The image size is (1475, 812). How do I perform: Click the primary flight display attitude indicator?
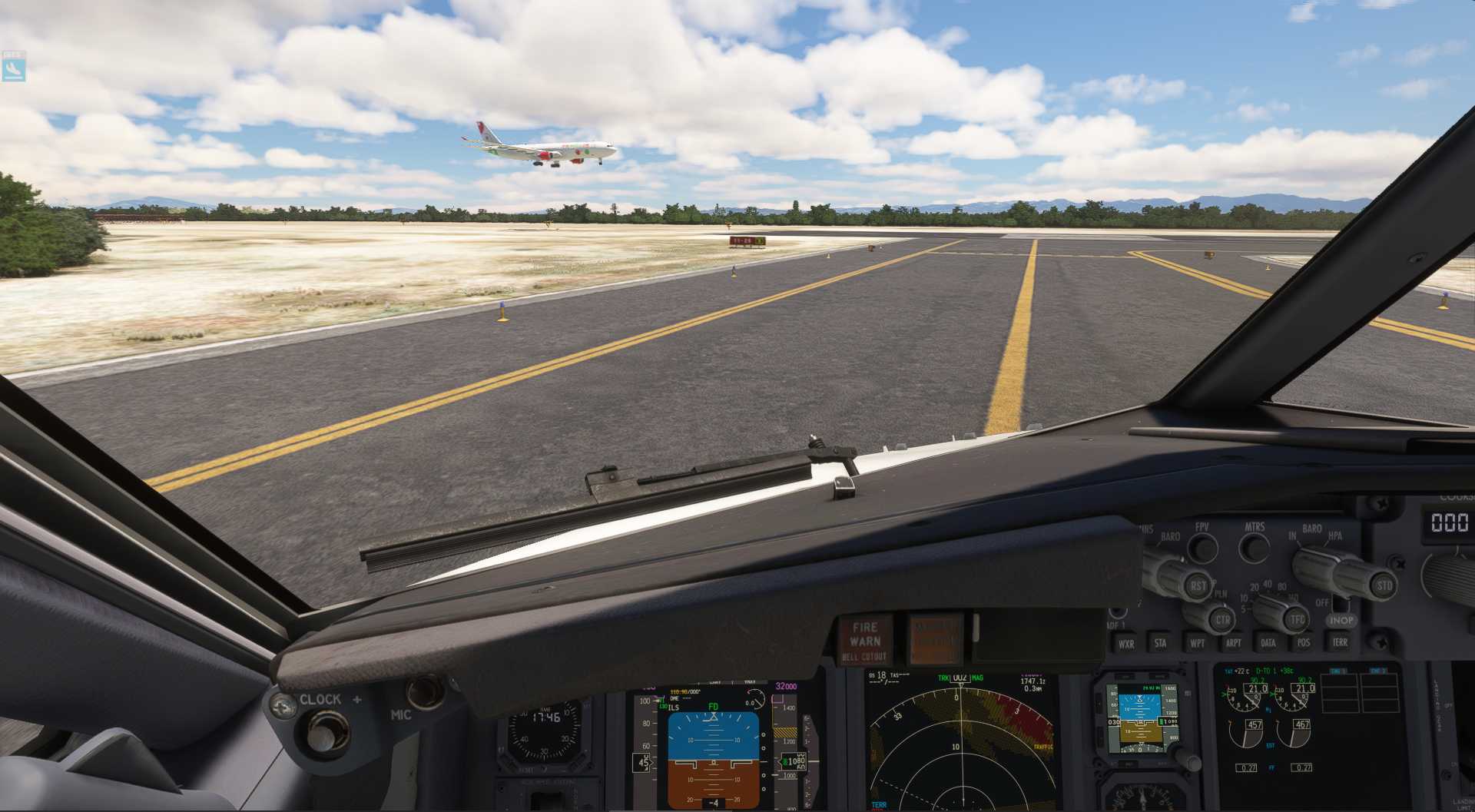click(713, 757)
